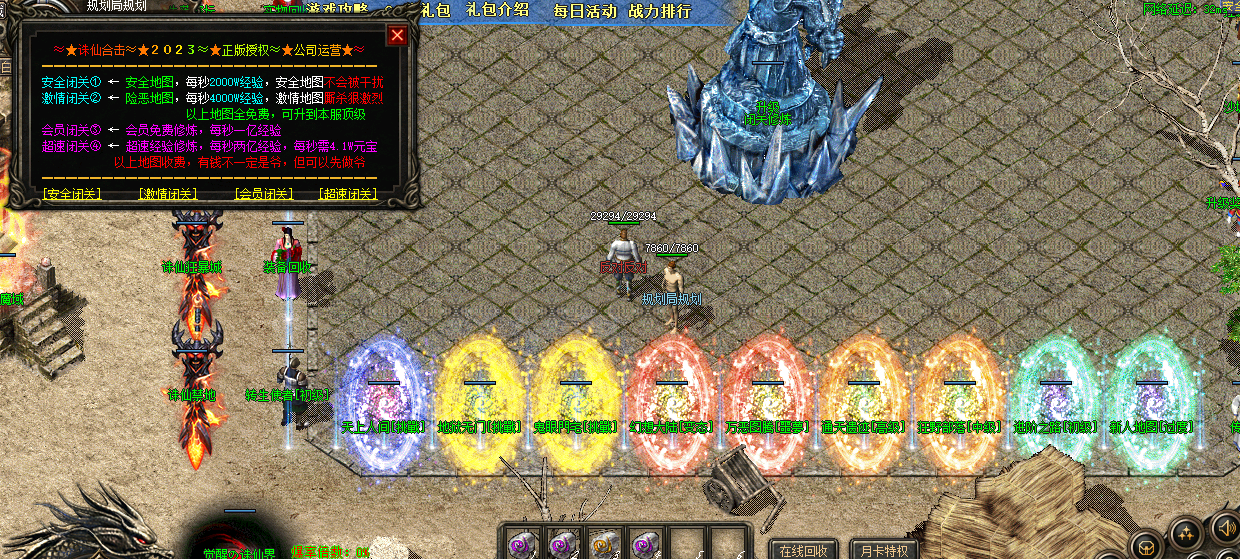Click the four-star round icon
Image resolution: width=1240 pixels, height=559 pixels.
pyautogui.click(x=1186, y=534)
